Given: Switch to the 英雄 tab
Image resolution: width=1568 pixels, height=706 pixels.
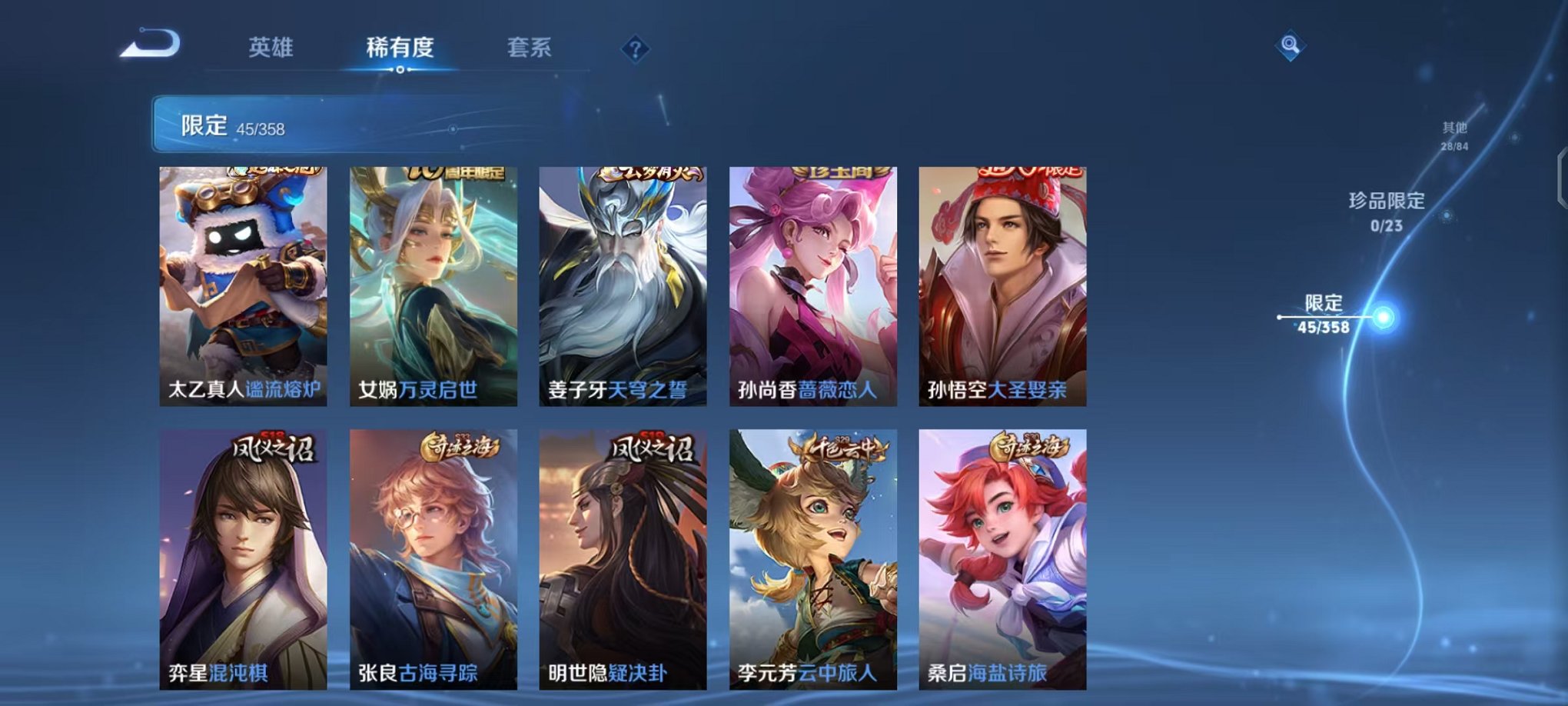Looking at the screenshot, I should [x=271, y=48].
